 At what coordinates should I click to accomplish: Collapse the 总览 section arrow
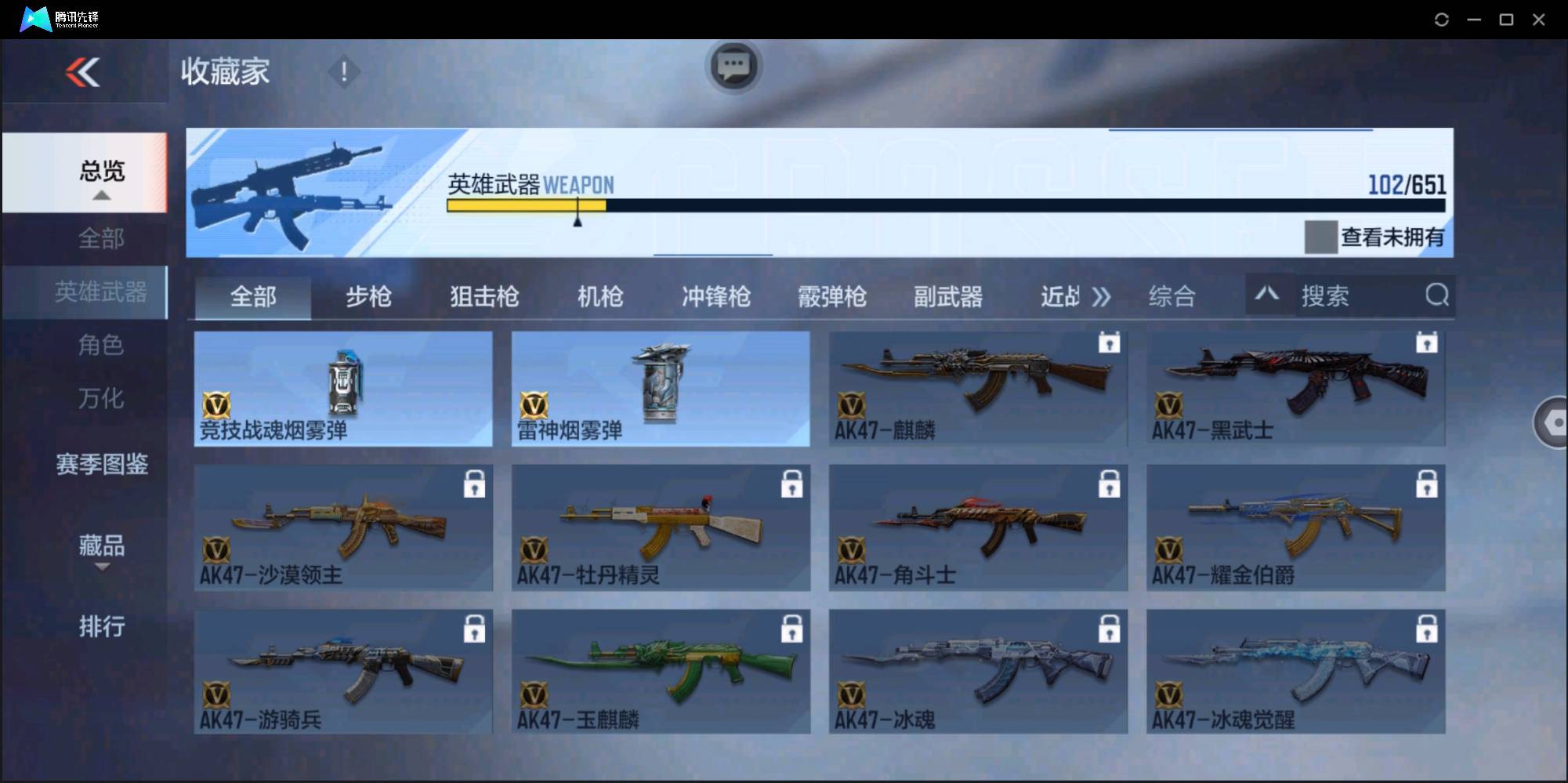pos(100,194)
